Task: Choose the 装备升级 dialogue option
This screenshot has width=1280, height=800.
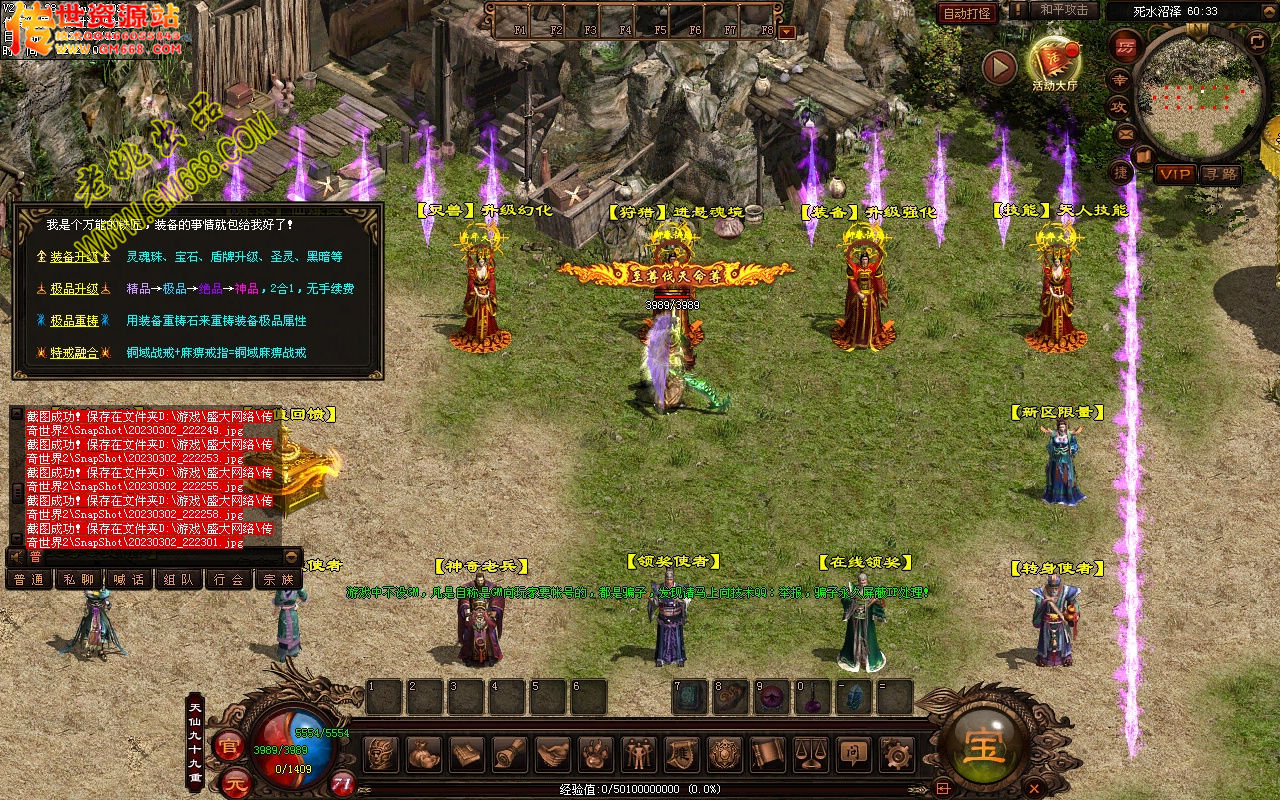Action: [x=75, y=257]
